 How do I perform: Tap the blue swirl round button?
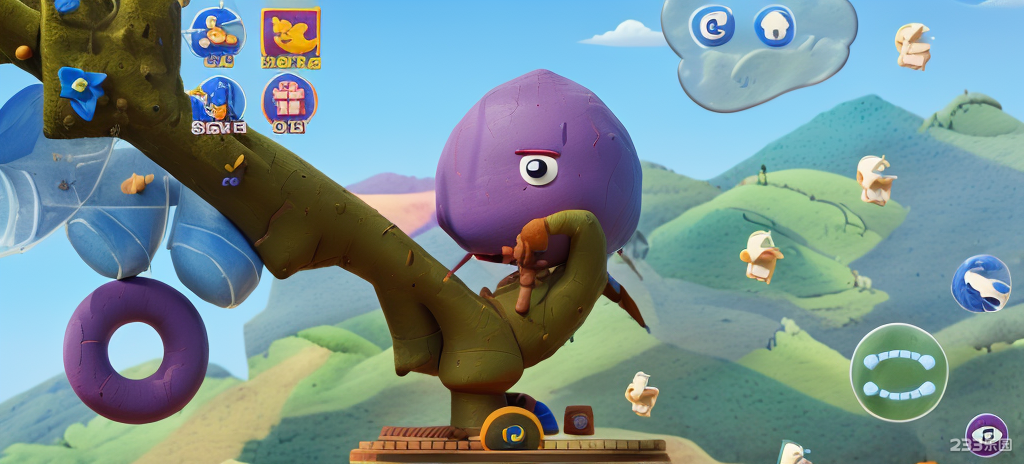pyautogui.click(x=712, y=26)
